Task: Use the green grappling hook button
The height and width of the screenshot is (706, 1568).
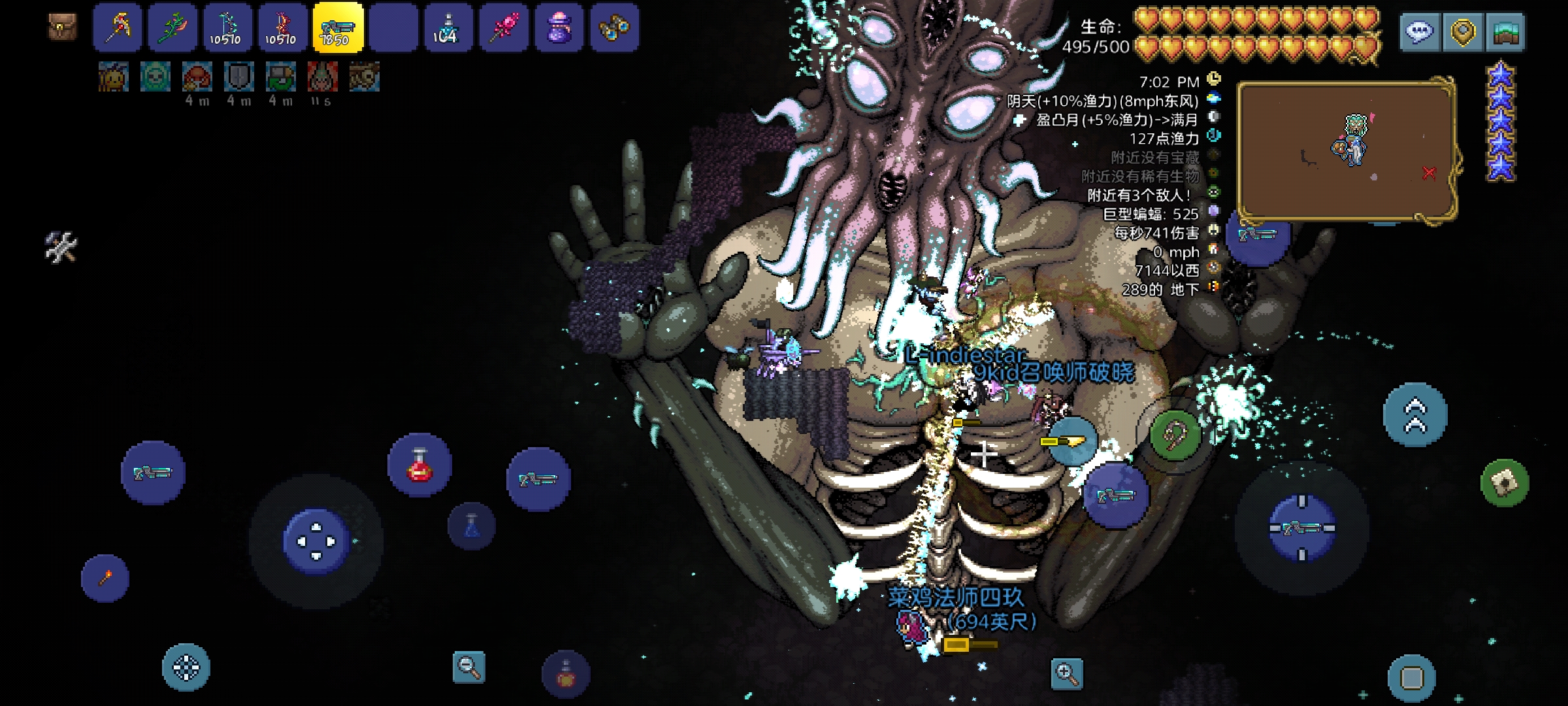Action: (1175, 435)
